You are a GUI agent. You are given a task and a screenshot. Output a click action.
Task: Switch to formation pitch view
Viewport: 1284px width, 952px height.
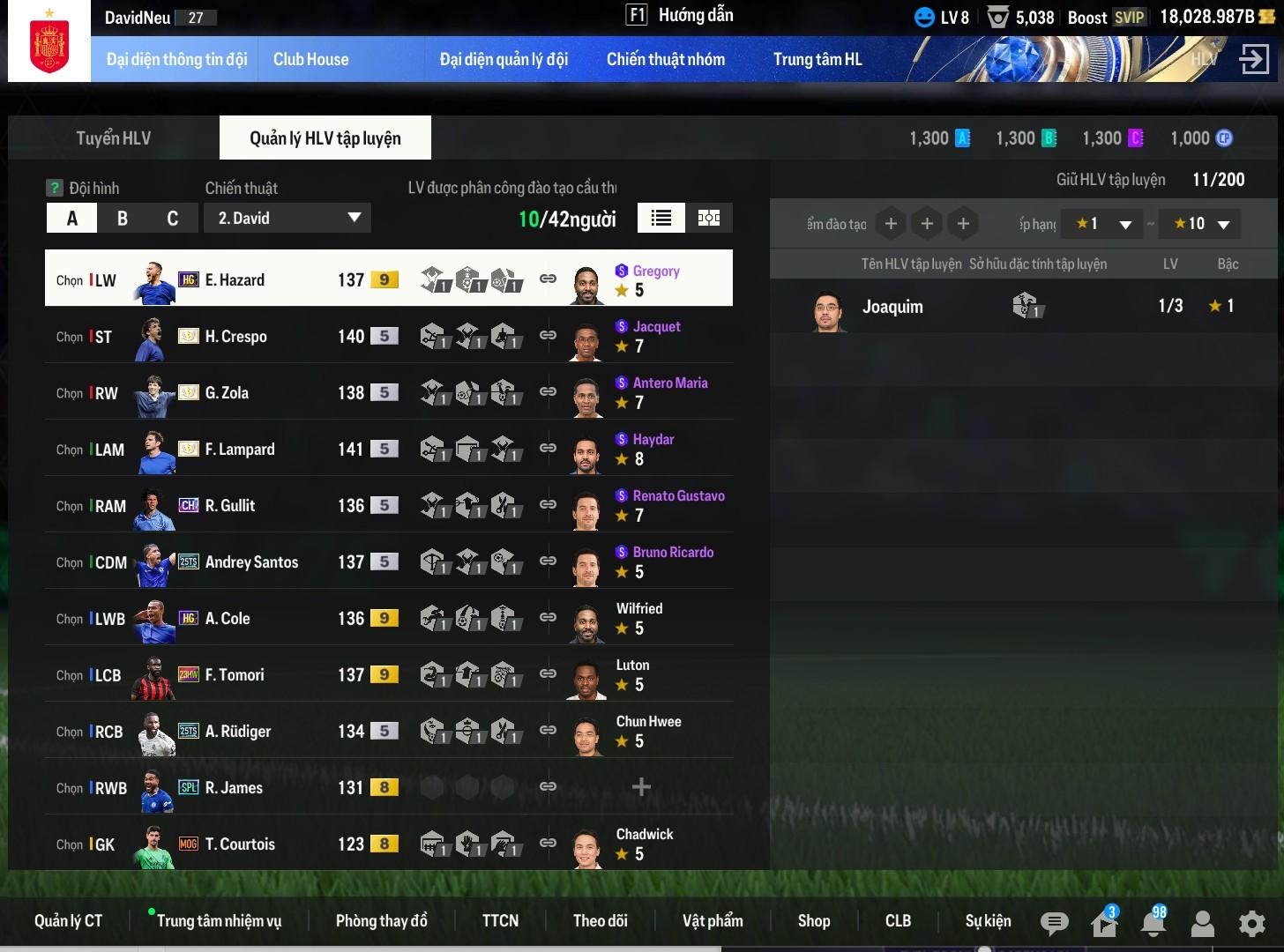pos(709,219)
